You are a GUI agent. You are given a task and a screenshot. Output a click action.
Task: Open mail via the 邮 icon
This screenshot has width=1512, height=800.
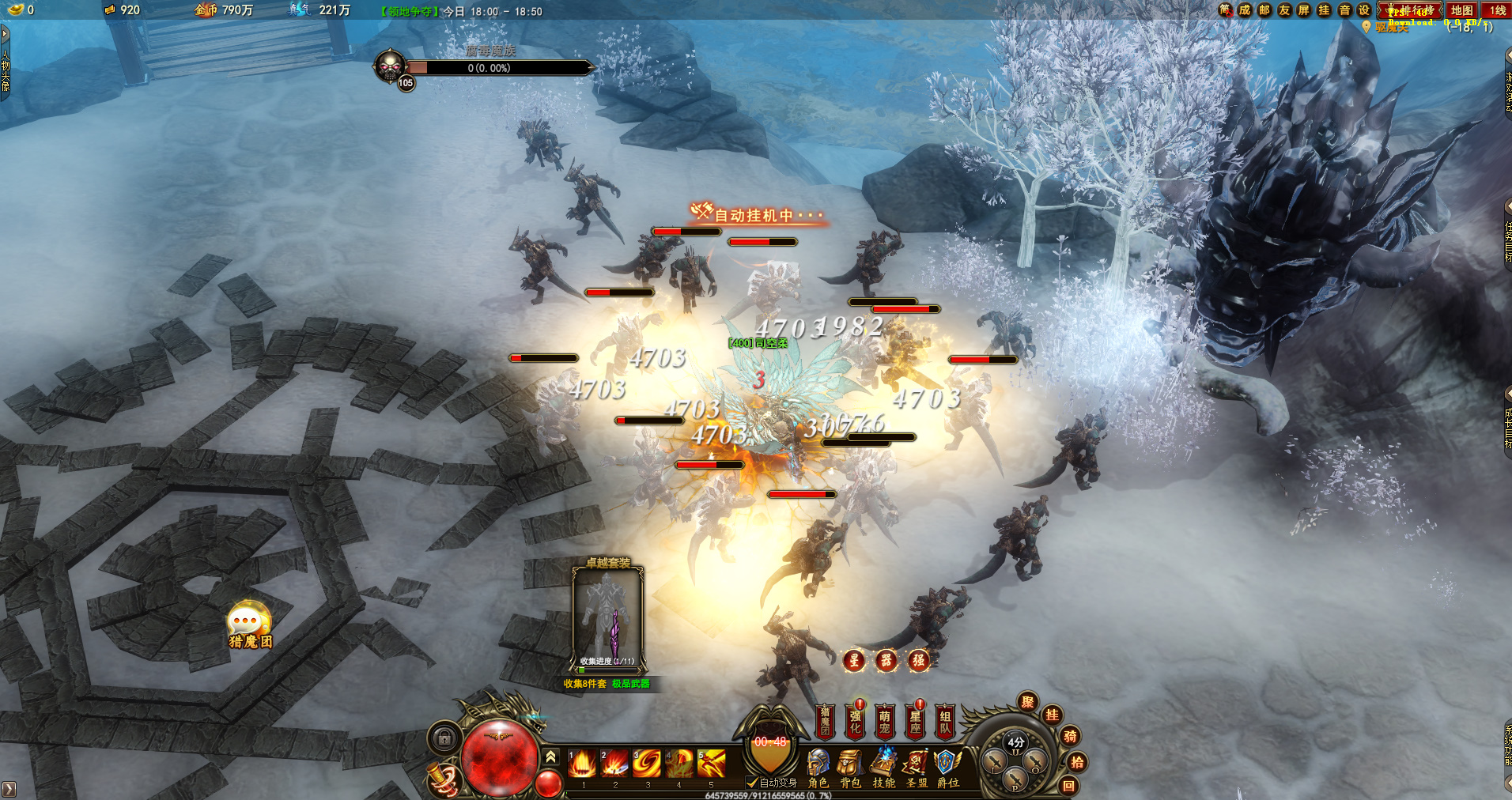1264,10
